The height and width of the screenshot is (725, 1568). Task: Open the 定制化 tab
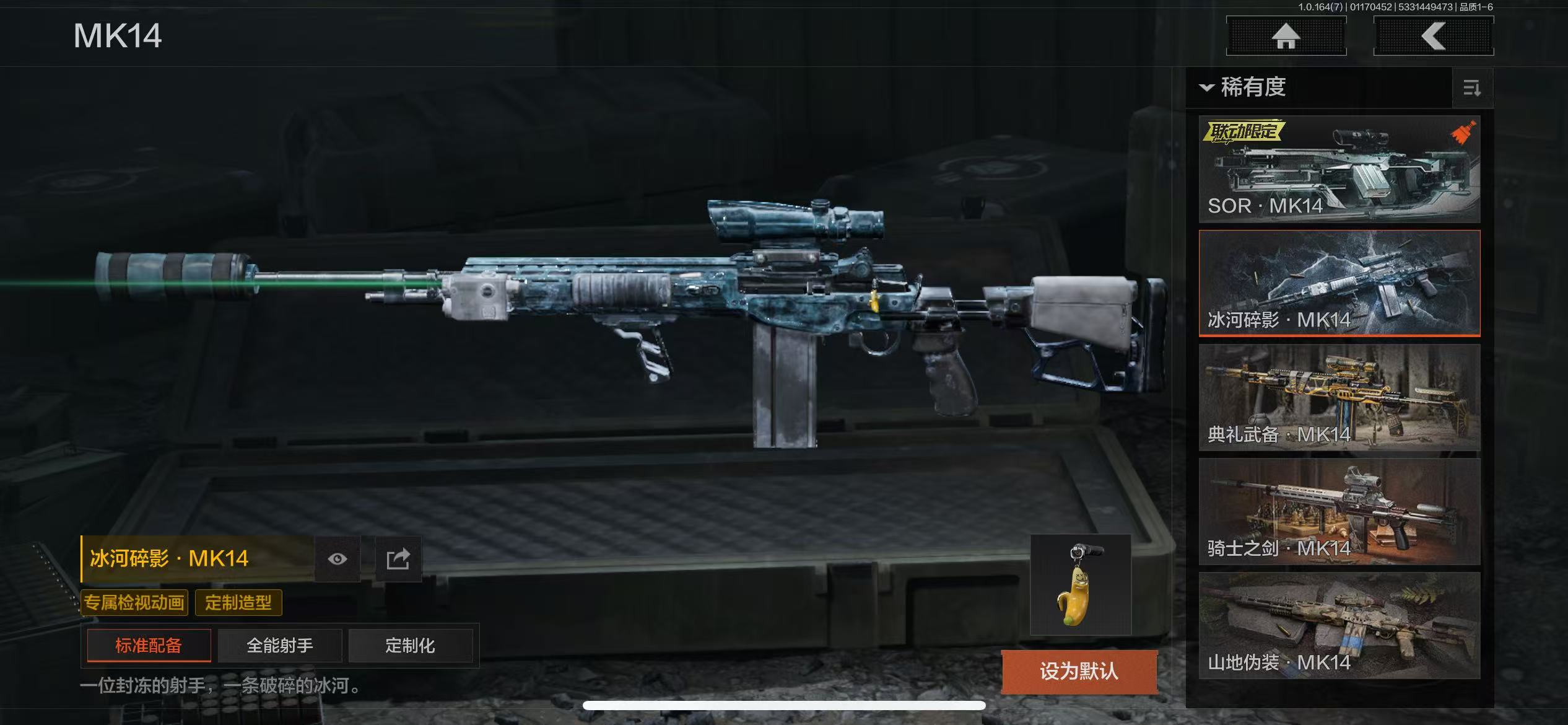click(410, 646)
